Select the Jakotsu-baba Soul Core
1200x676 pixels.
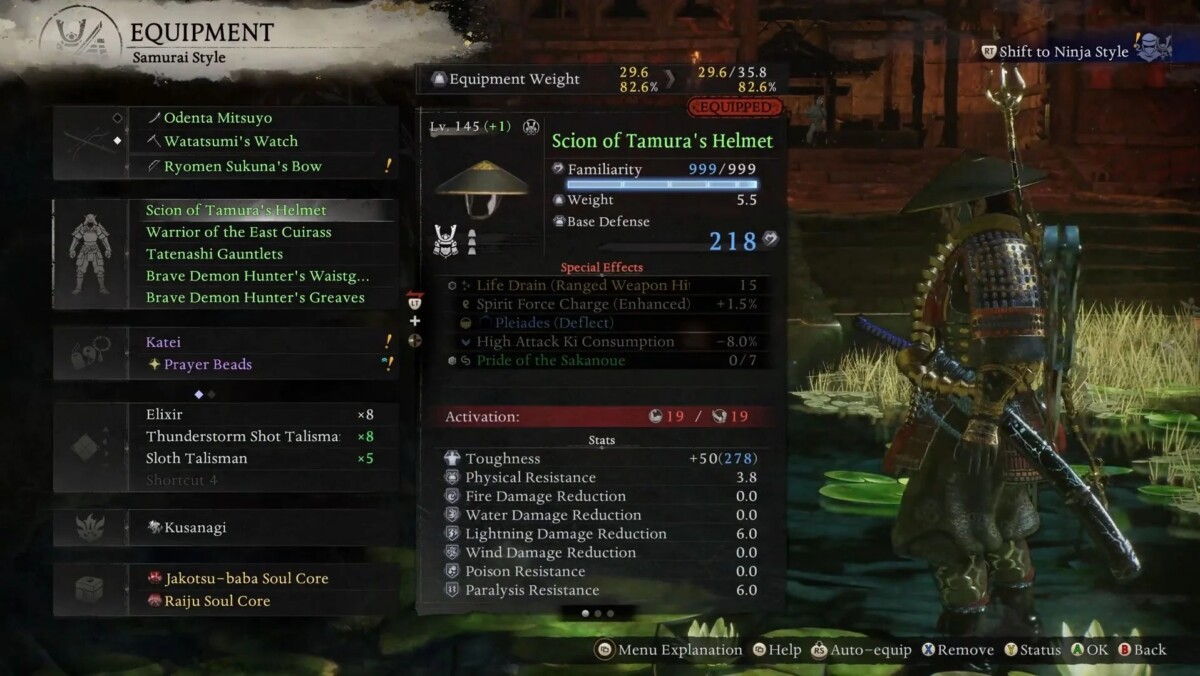246,578
